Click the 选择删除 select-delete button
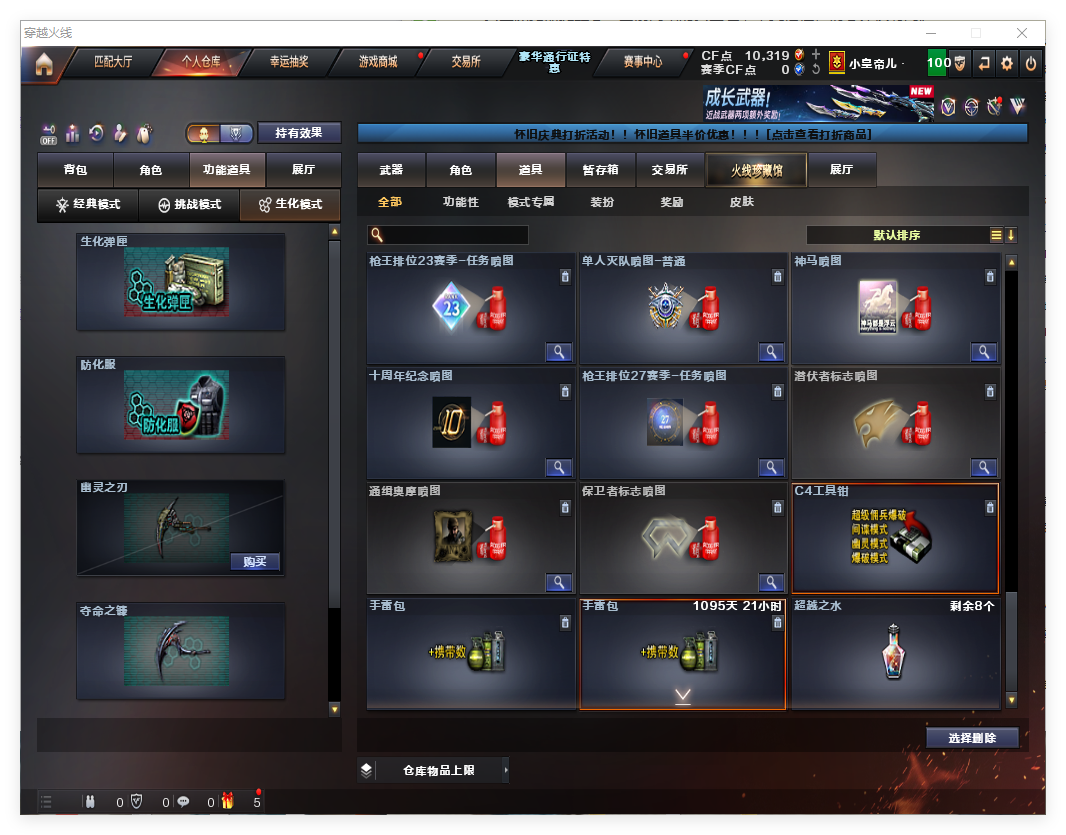This screenshot has width=1066, height=835. [x=971, y=738]
